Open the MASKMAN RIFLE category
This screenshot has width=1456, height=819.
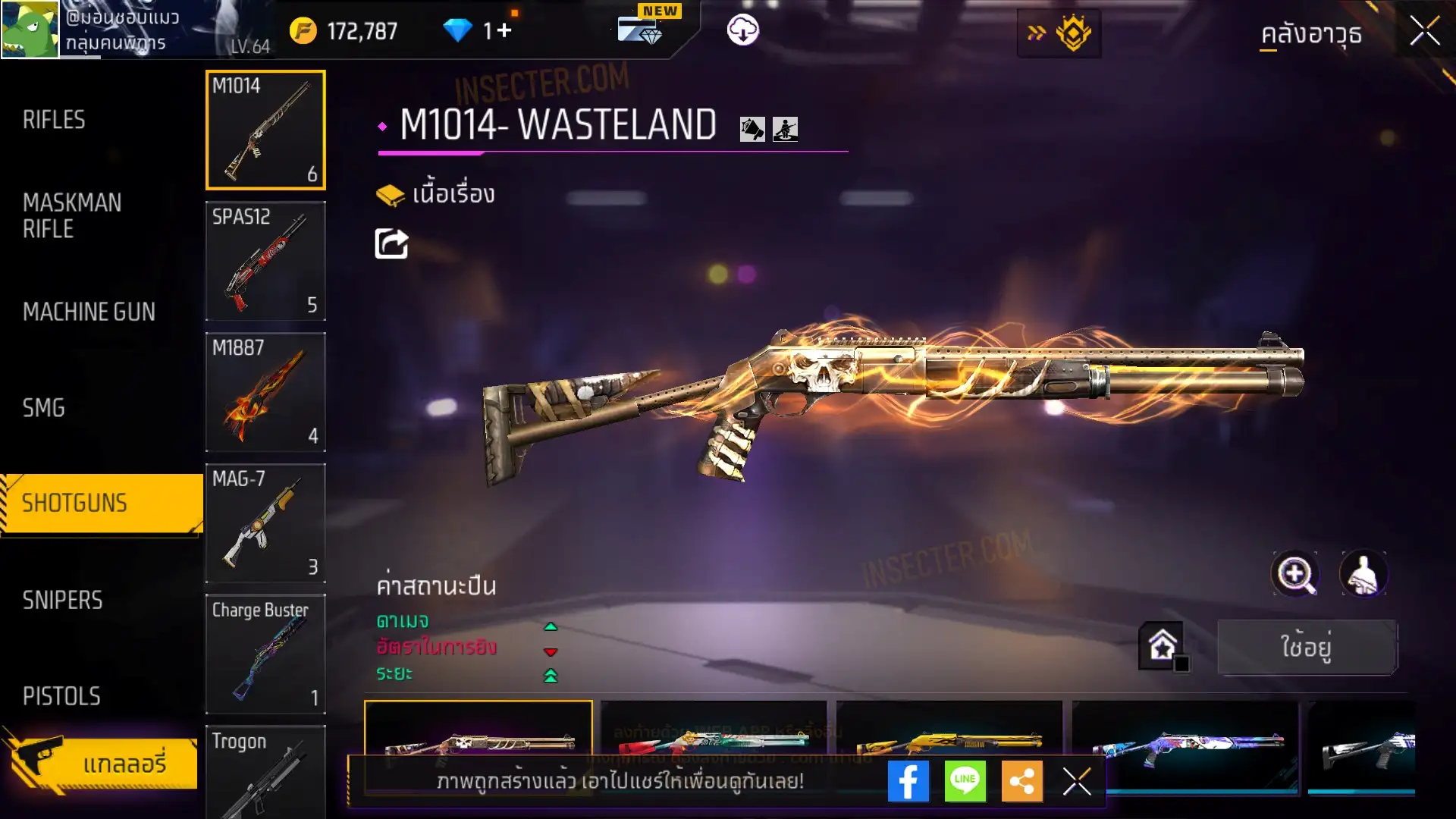click(x=72, y=216)
